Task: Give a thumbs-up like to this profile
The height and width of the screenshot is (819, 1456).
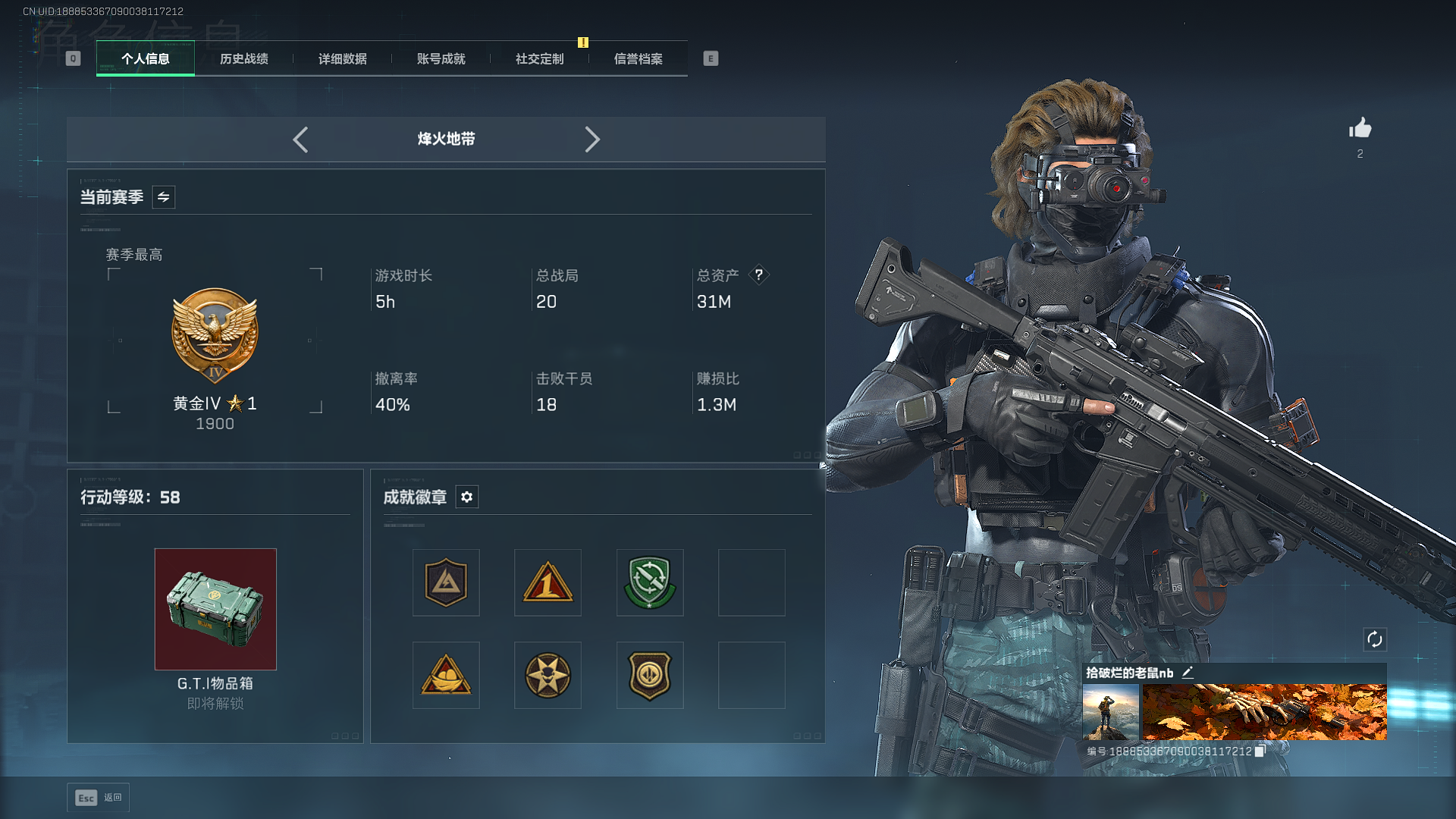Action: pyautogui.click(x=1360, y=128)
